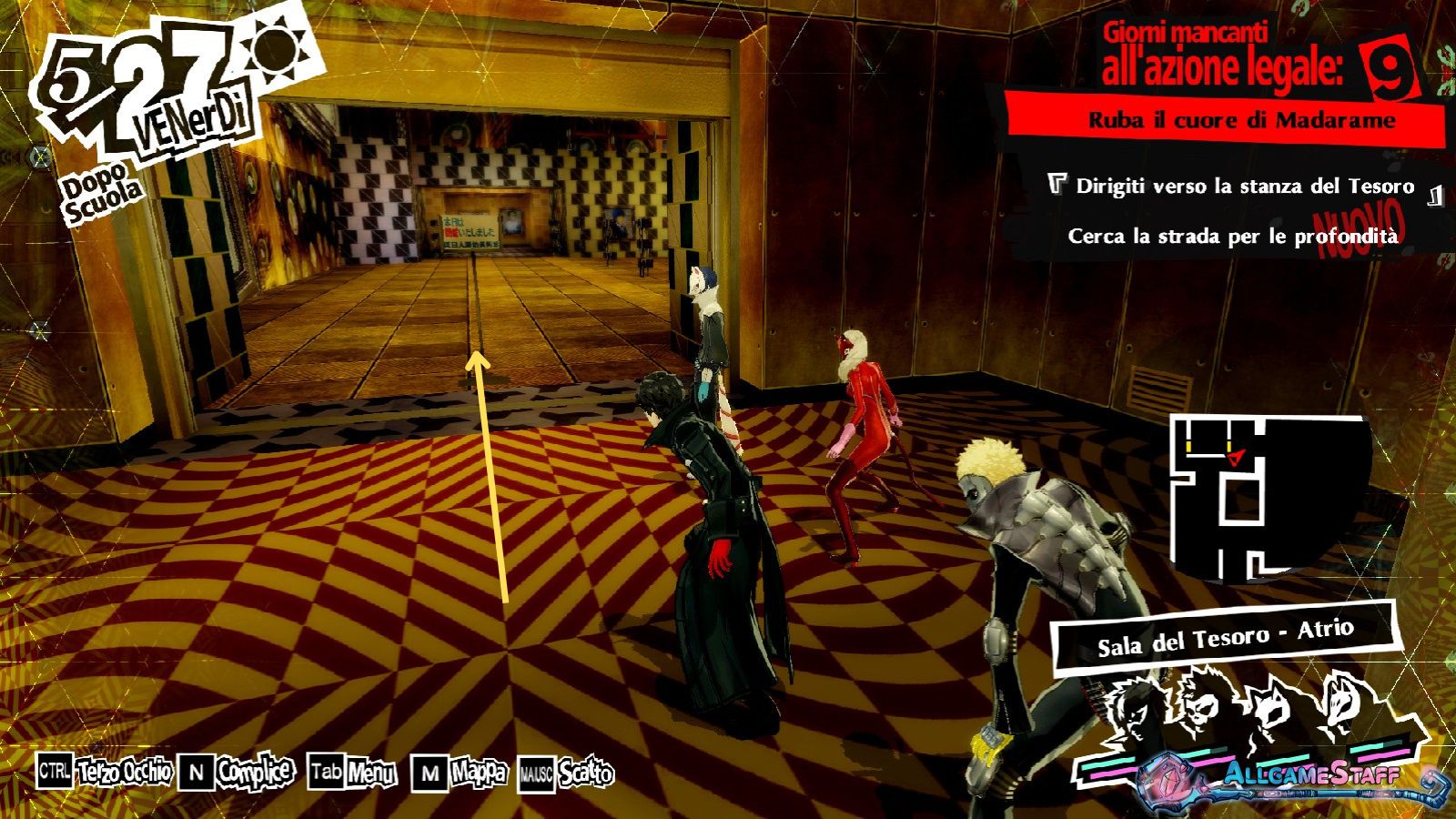
Task: Select objective 'Dirigiti verso la stanza del Tesoro'
Action: pos(1244,187)
